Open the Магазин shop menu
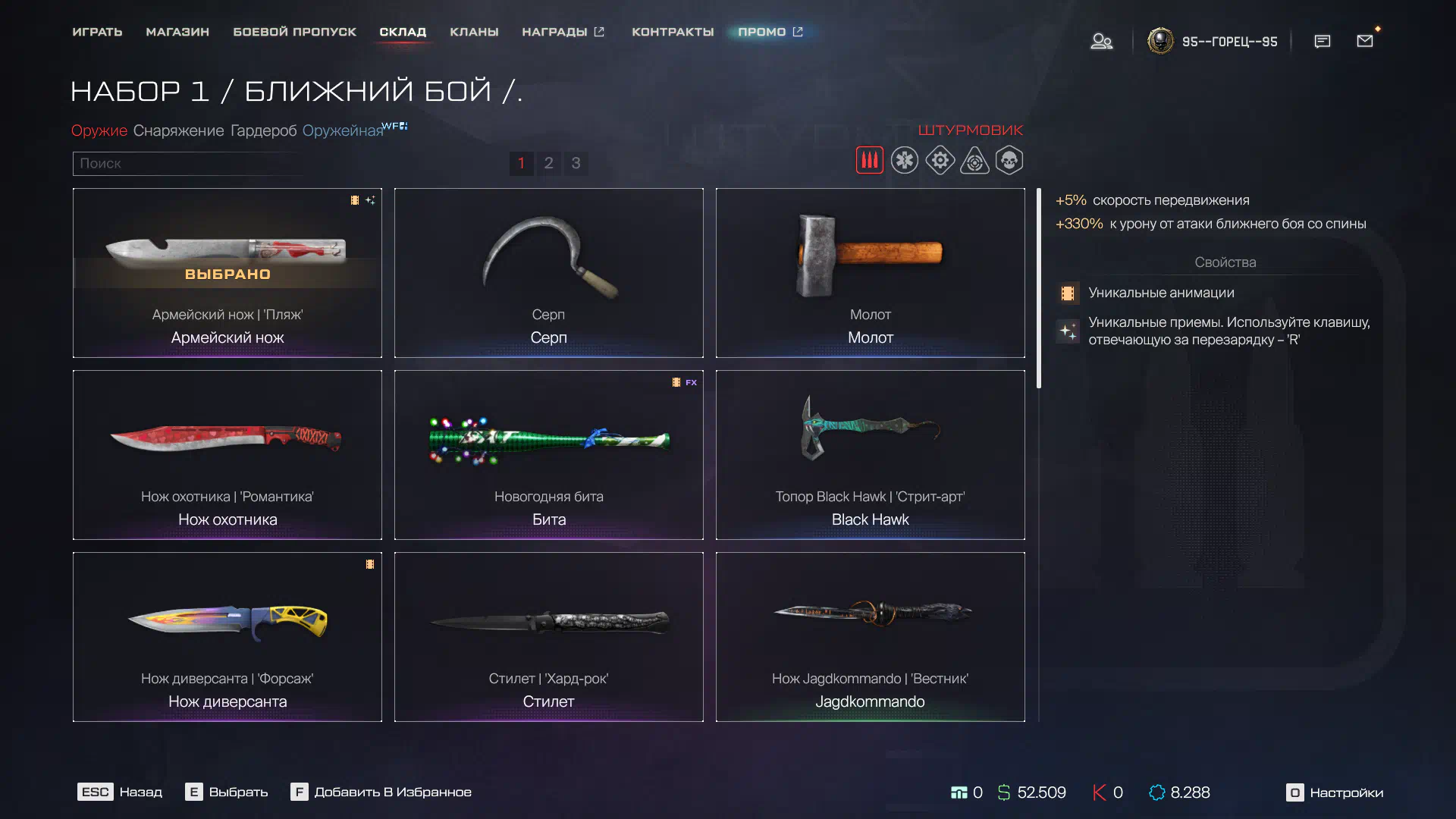Screen dimensions: 1456x819 pyautogui.click(x=177, y=32)
